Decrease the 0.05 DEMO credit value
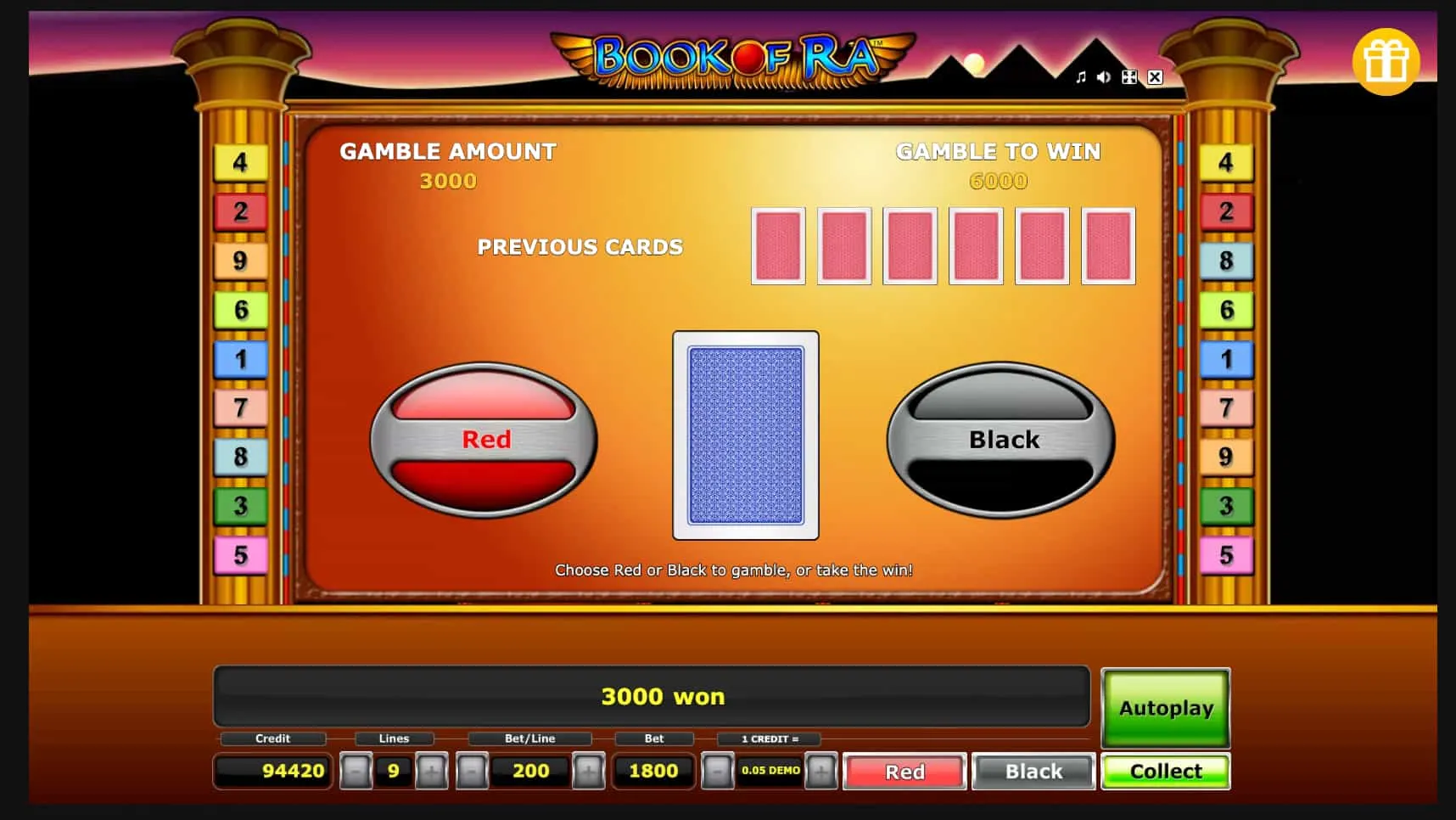Screen dimensions: 1456x820 (715, 772)
